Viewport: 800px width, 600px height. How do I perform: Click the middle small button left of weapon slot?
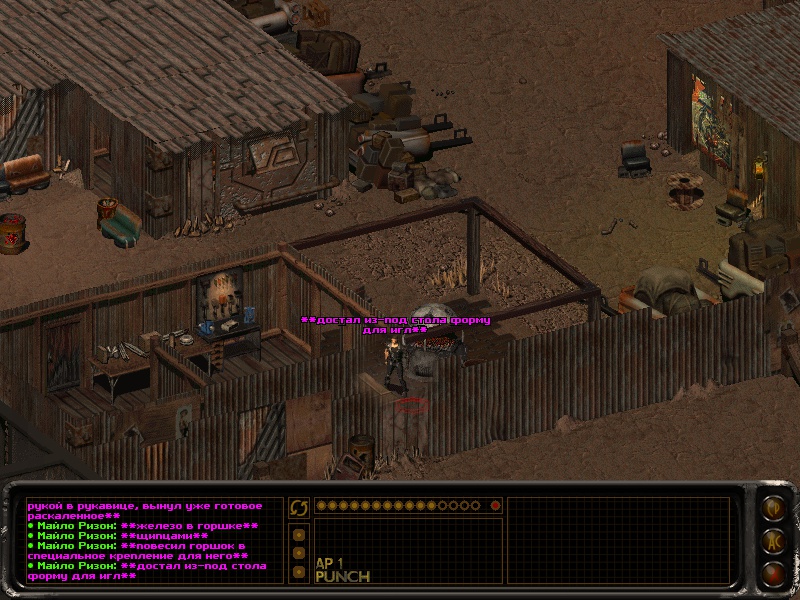point(299,552)
